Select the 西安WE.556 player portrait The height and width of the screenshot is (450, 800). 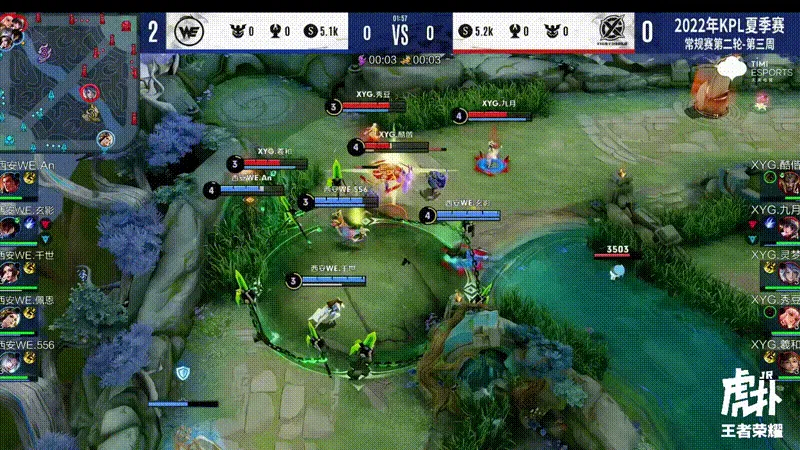point(11,362)
